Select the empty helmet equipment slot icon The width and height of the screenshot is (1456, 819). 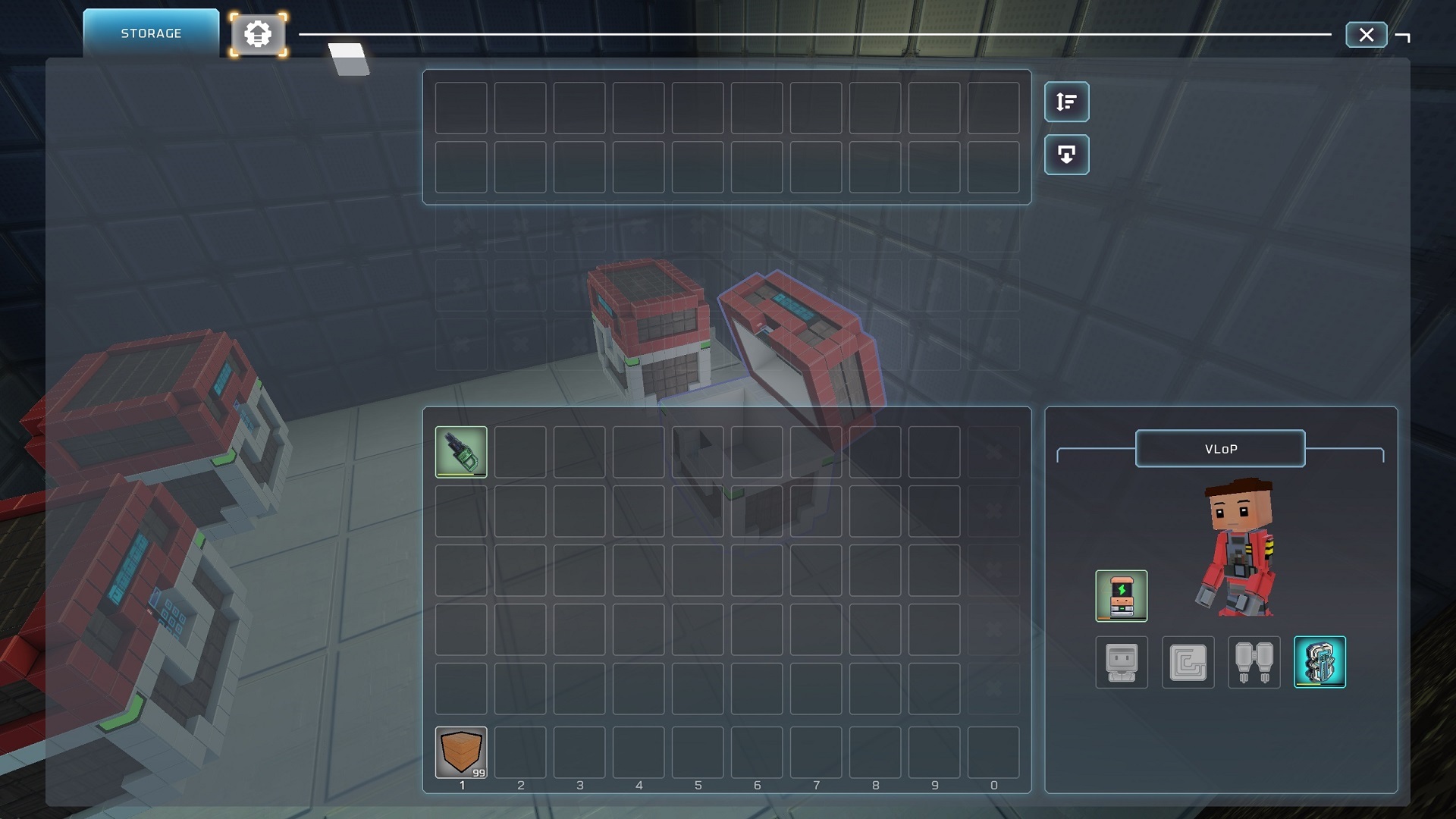coord(1122,662)
